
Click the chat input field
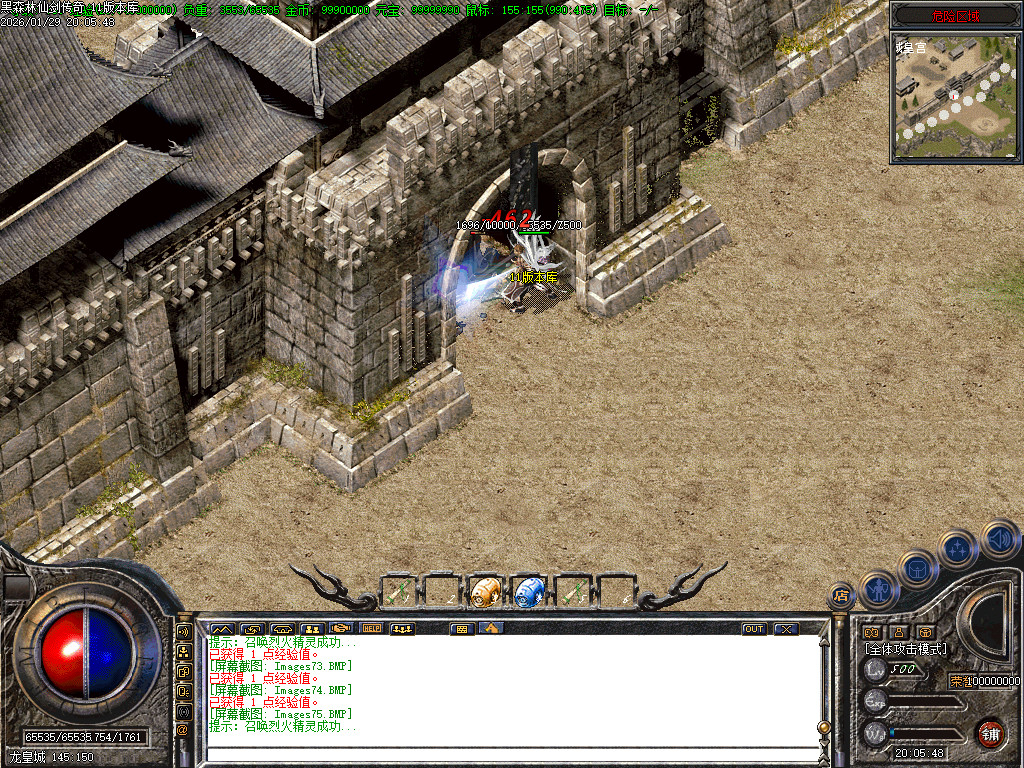click(x=510, y=755)
